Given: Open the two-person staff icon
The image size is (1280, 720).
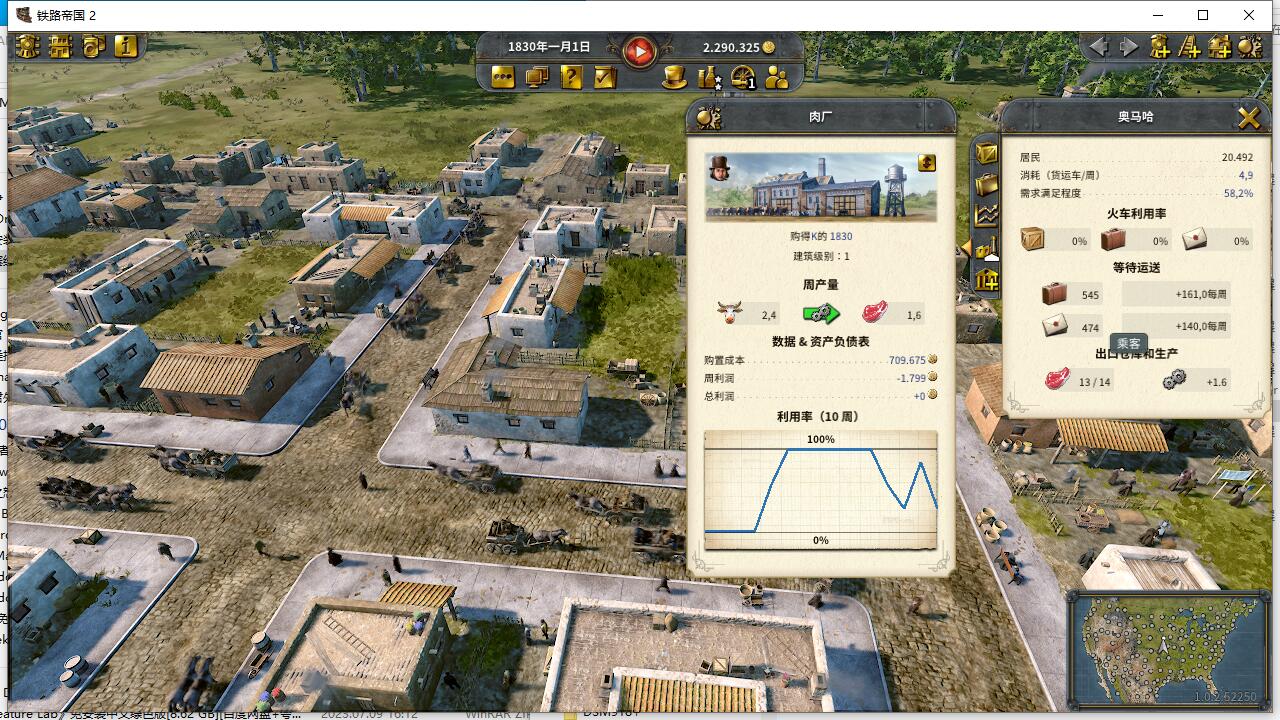Looking at the screenshot, I should pyautogui.click(x=777, y=77).
